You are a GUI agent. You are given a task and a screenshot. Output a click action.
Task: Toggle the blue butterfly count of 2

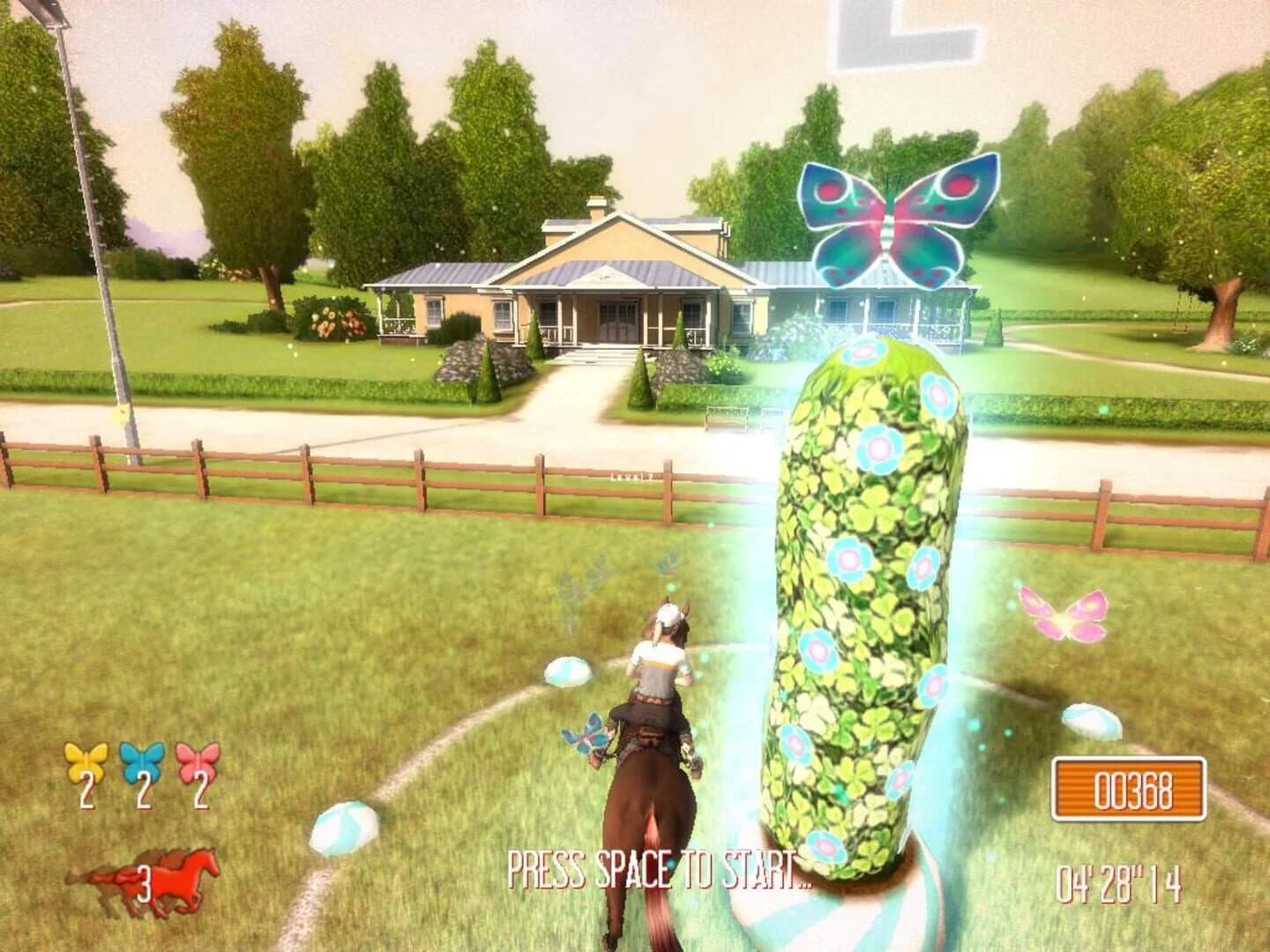pos(142,790)
